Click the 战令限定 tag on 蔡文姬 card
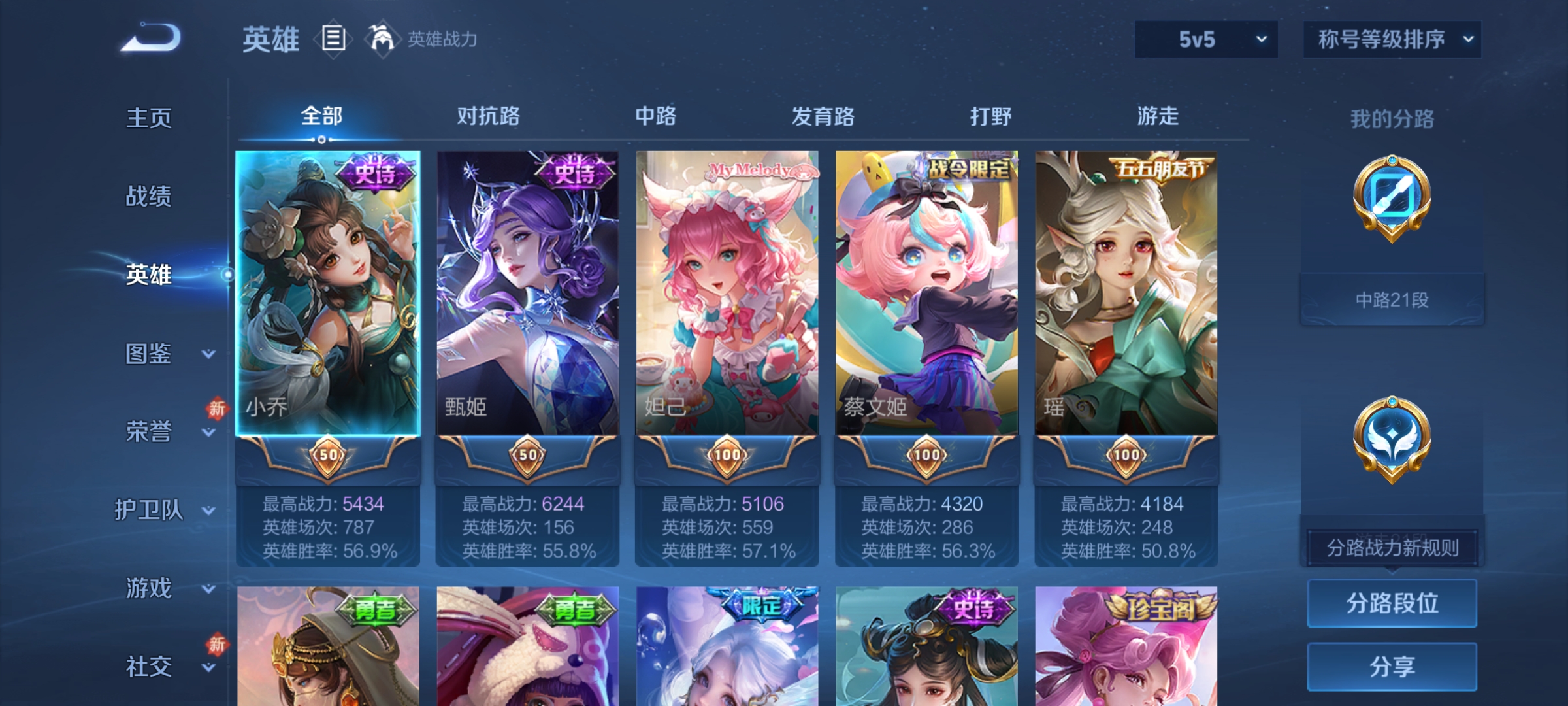The image size is (1568, 706). coord(966,167)
